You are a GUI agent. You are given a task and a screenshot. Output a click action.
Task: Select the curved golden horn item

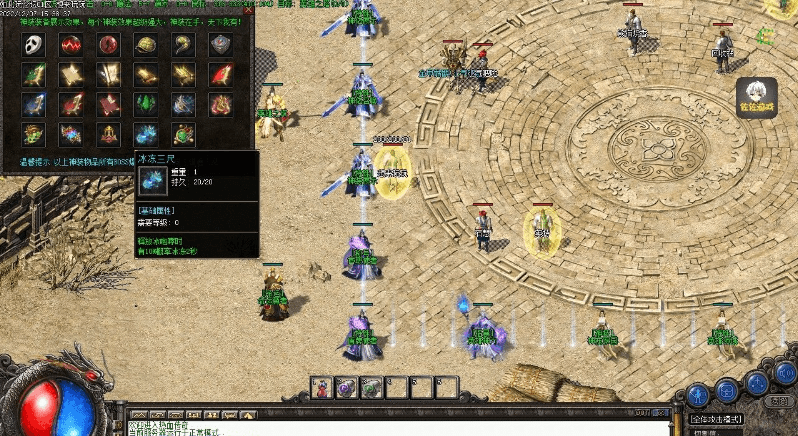click(x=181, y=45)
